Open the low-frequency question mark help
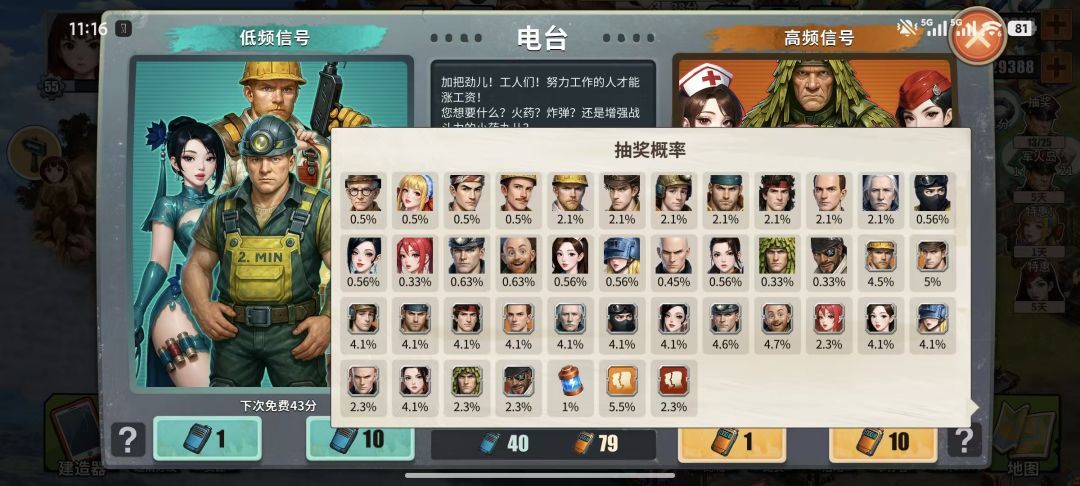The width and height of the screenshot is (1080, 486). coord(128,439)
